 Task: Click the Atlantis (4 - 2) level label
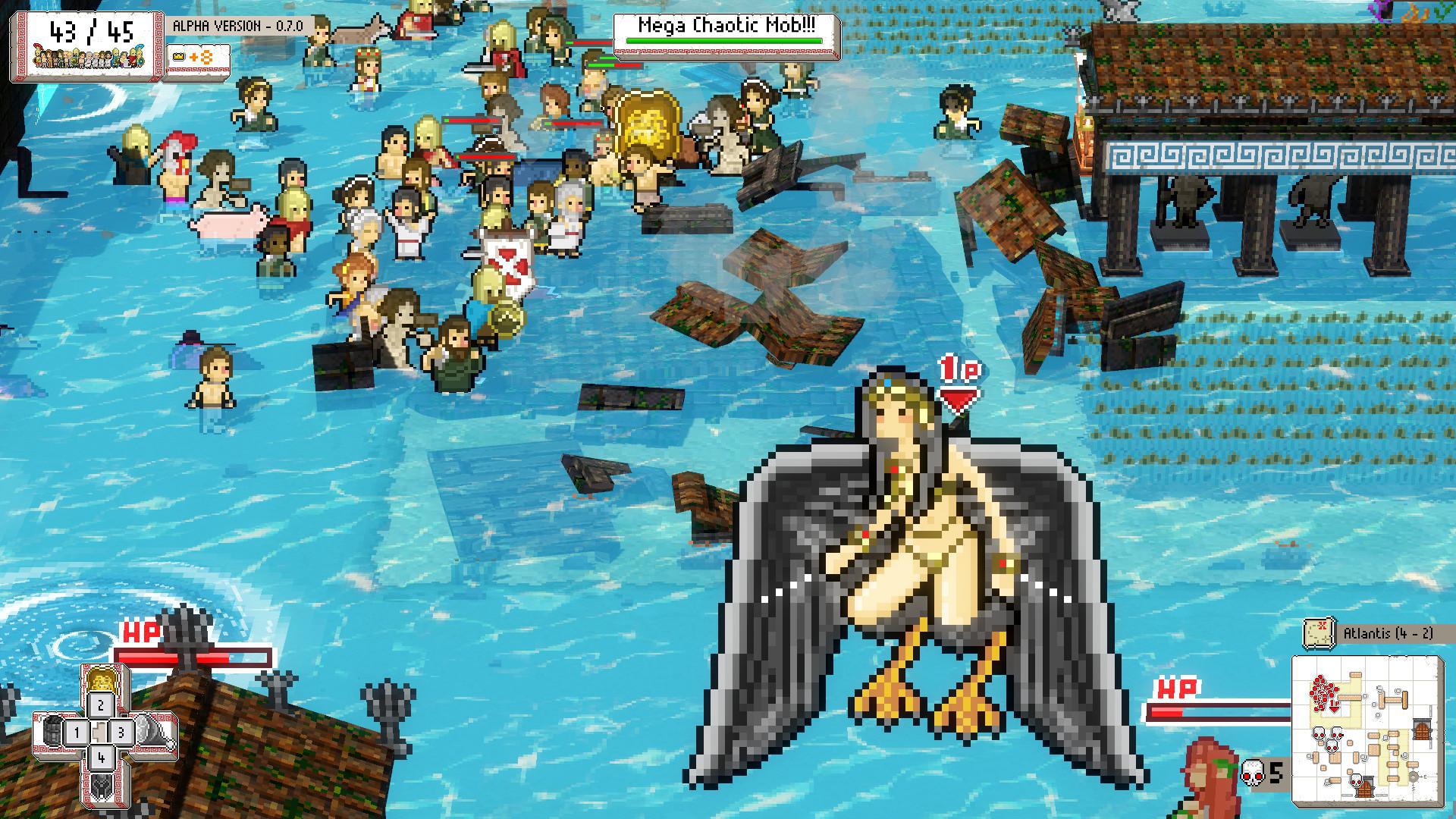[1388, 632]
